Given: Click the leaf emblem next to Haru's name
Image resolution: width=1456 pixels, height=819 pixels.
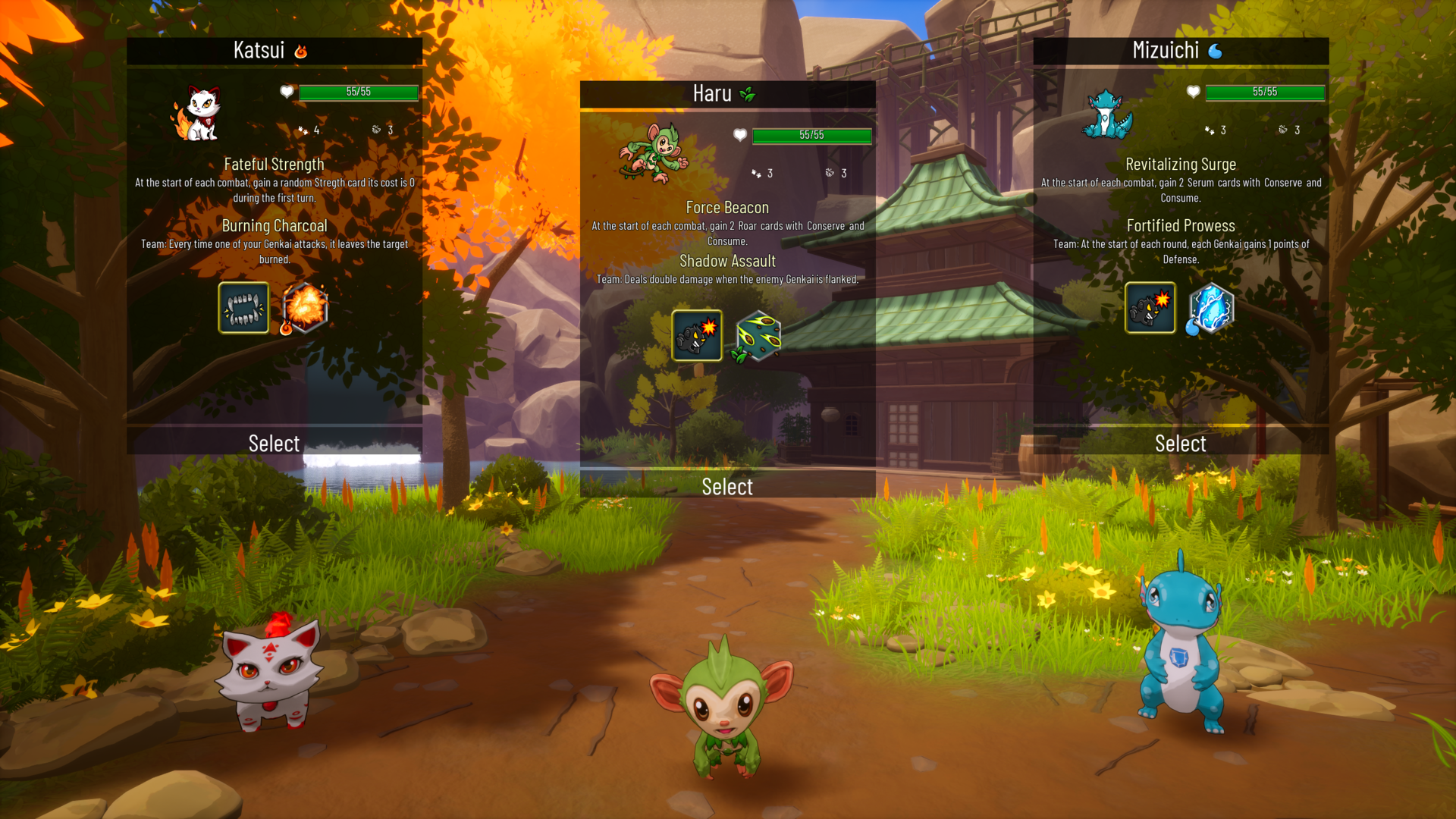Looking at the screenshot, I should (747, 94).
